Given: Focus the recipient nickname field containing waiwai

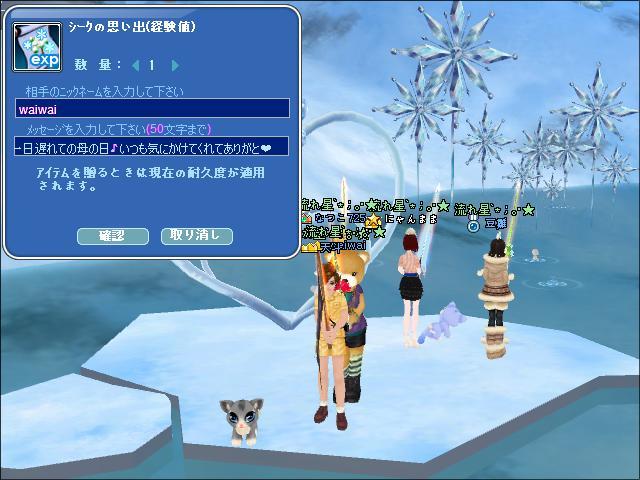Looking at the screenshot, I should tap(152, 109).
